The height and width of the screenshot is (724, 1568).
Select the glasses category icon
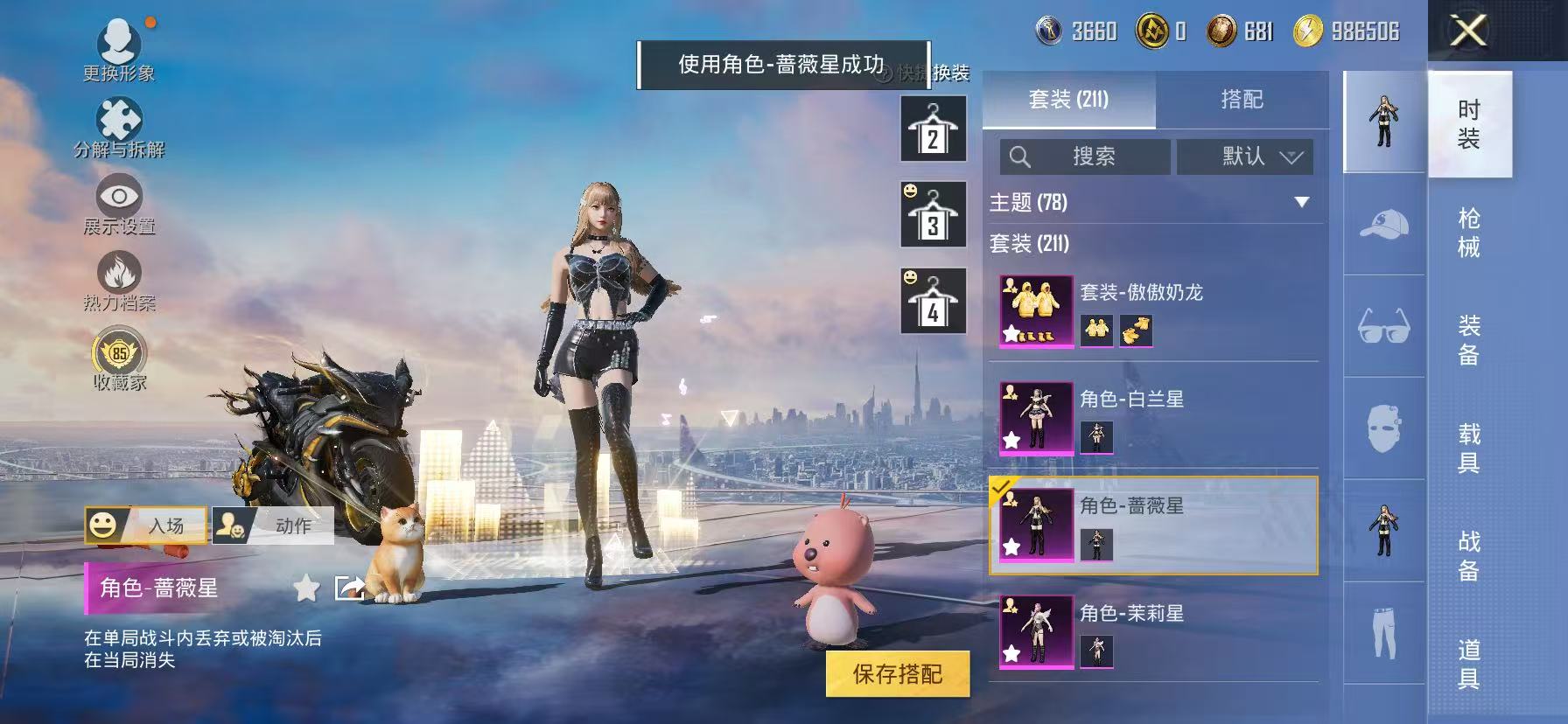[x=1382, y=325]
